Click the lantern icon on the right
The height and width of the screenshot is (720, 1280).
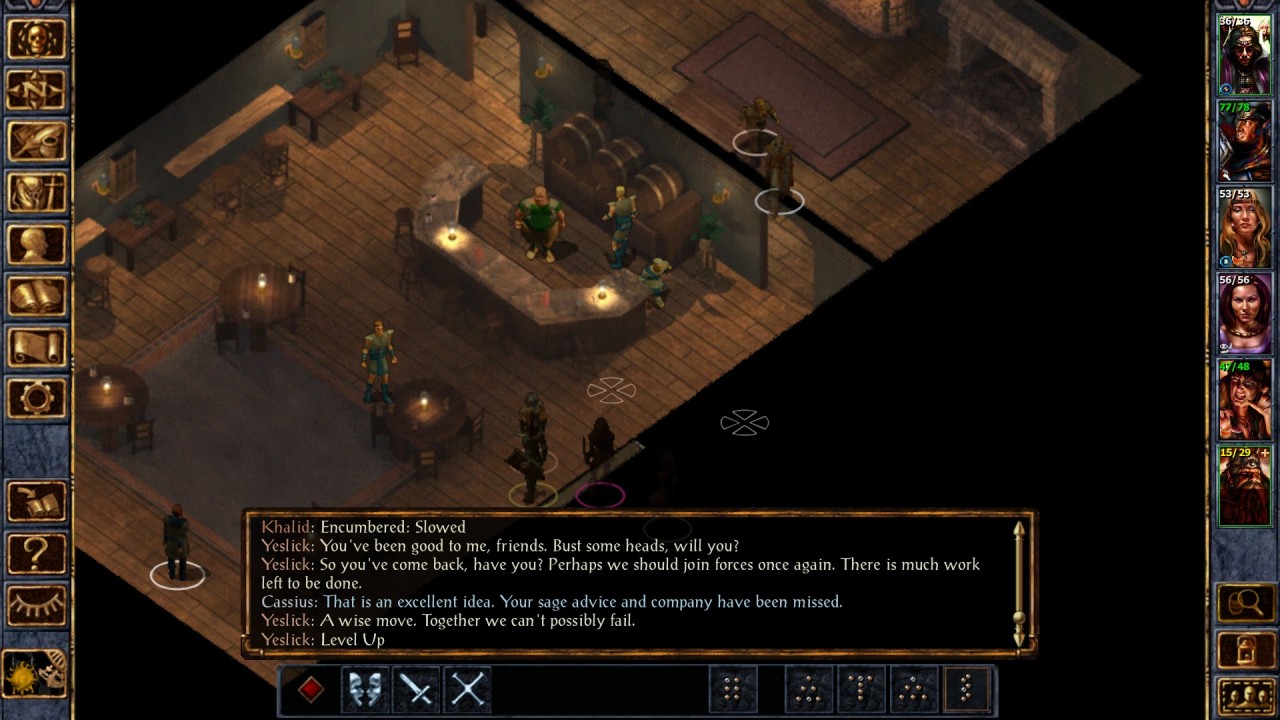click(1246, 648)
